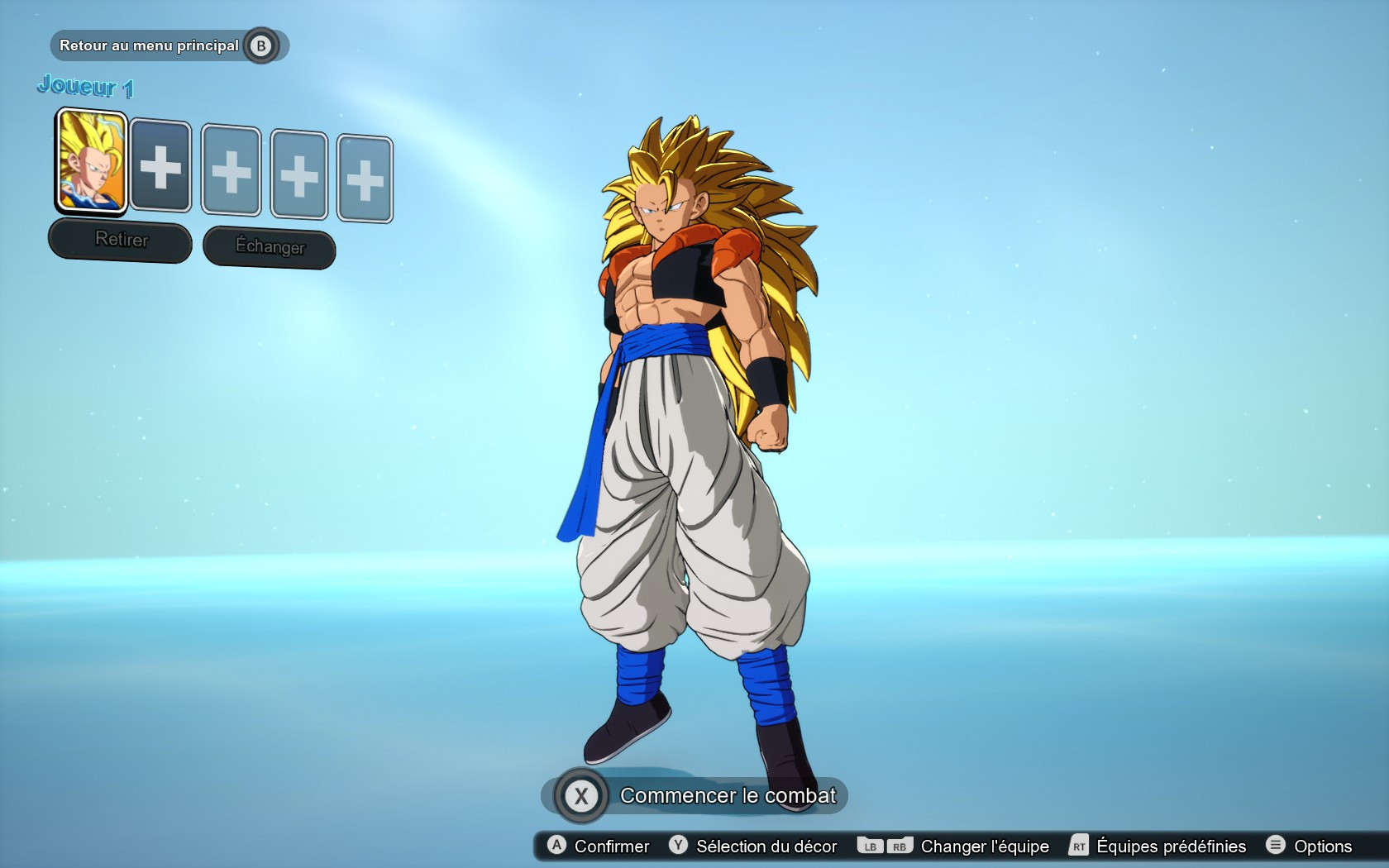The width and height of the screenshot is (1389, 868).
Task: Click the first empty plus slot
Action: (x=160, y=169)
